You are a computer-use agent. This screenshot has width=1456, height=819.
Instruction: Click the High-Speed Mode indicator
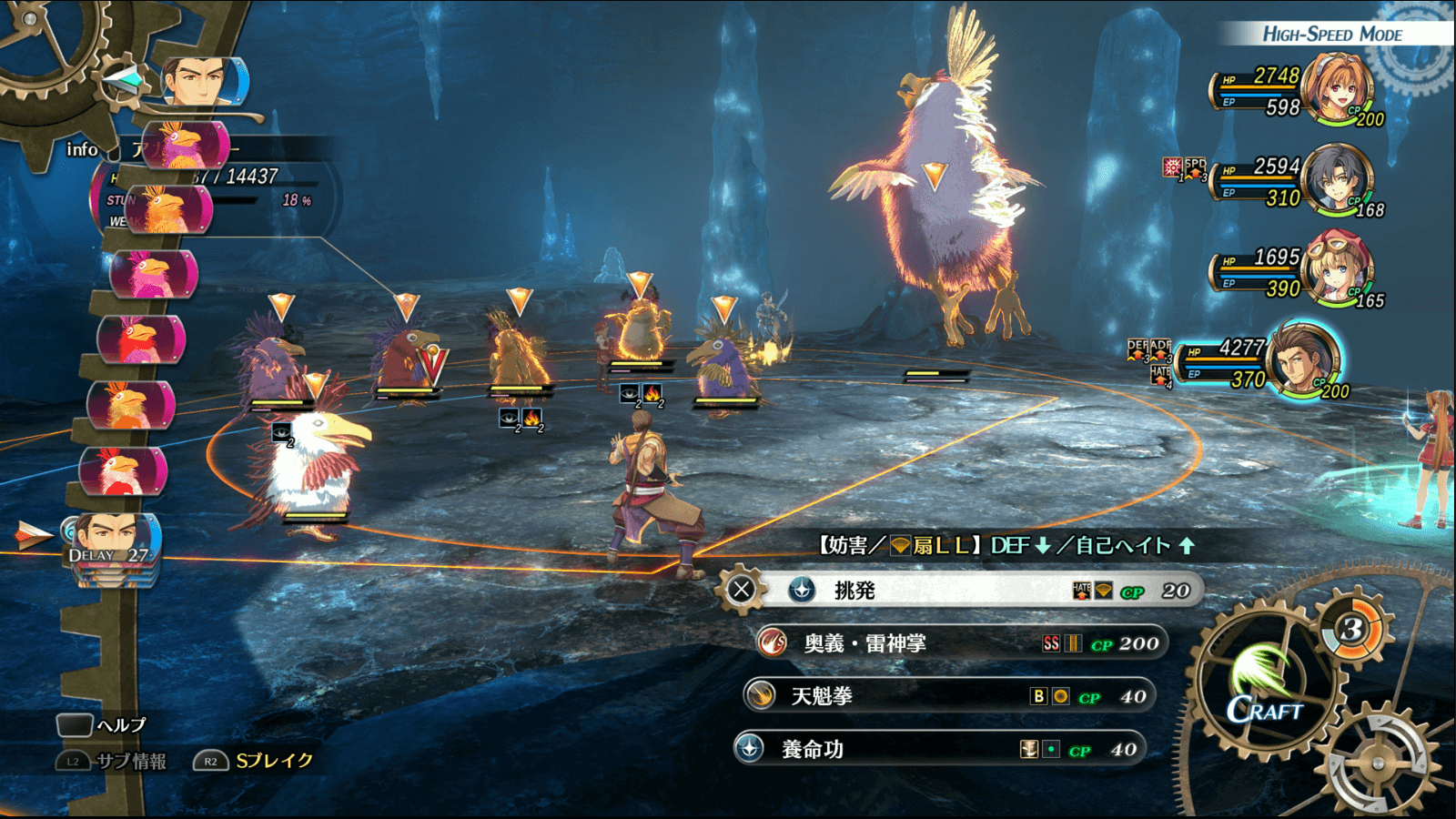1332,35
